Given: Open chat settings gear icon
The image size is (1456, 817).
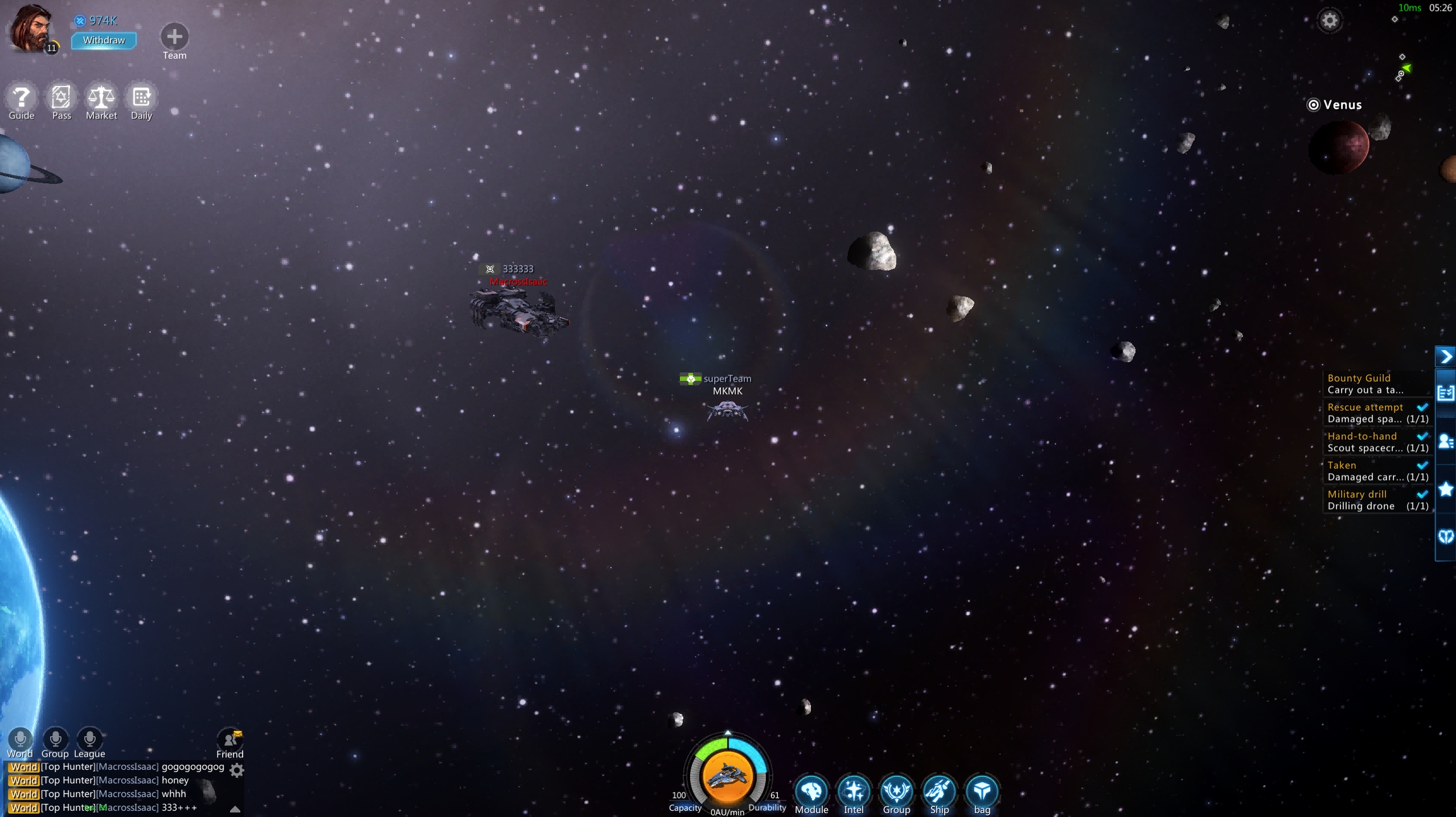Looking at the screenshot, I should 237,770.
